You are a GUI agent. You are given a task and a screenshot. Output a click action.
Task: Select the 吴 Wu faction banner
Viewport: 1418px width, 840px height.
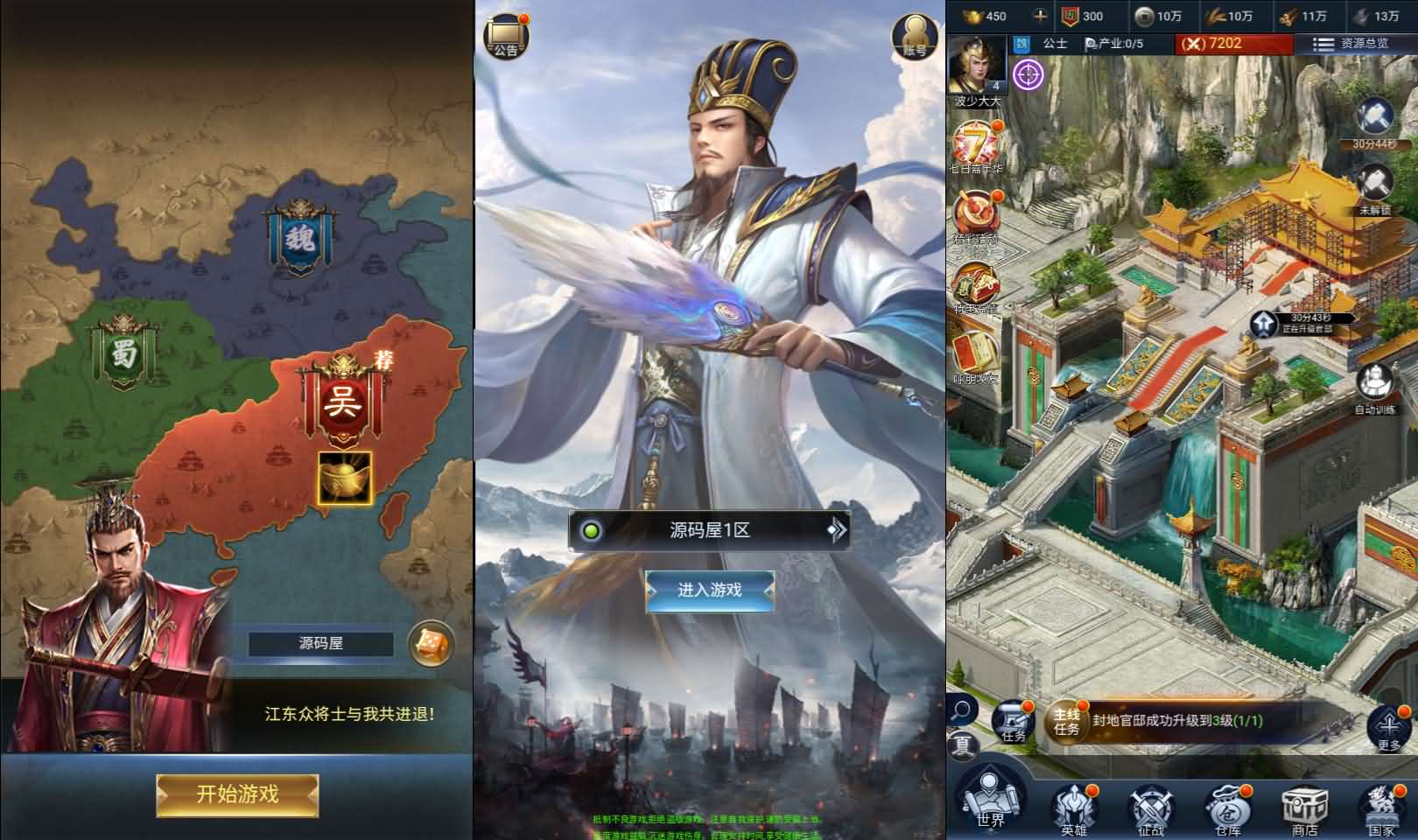point(344,402)
